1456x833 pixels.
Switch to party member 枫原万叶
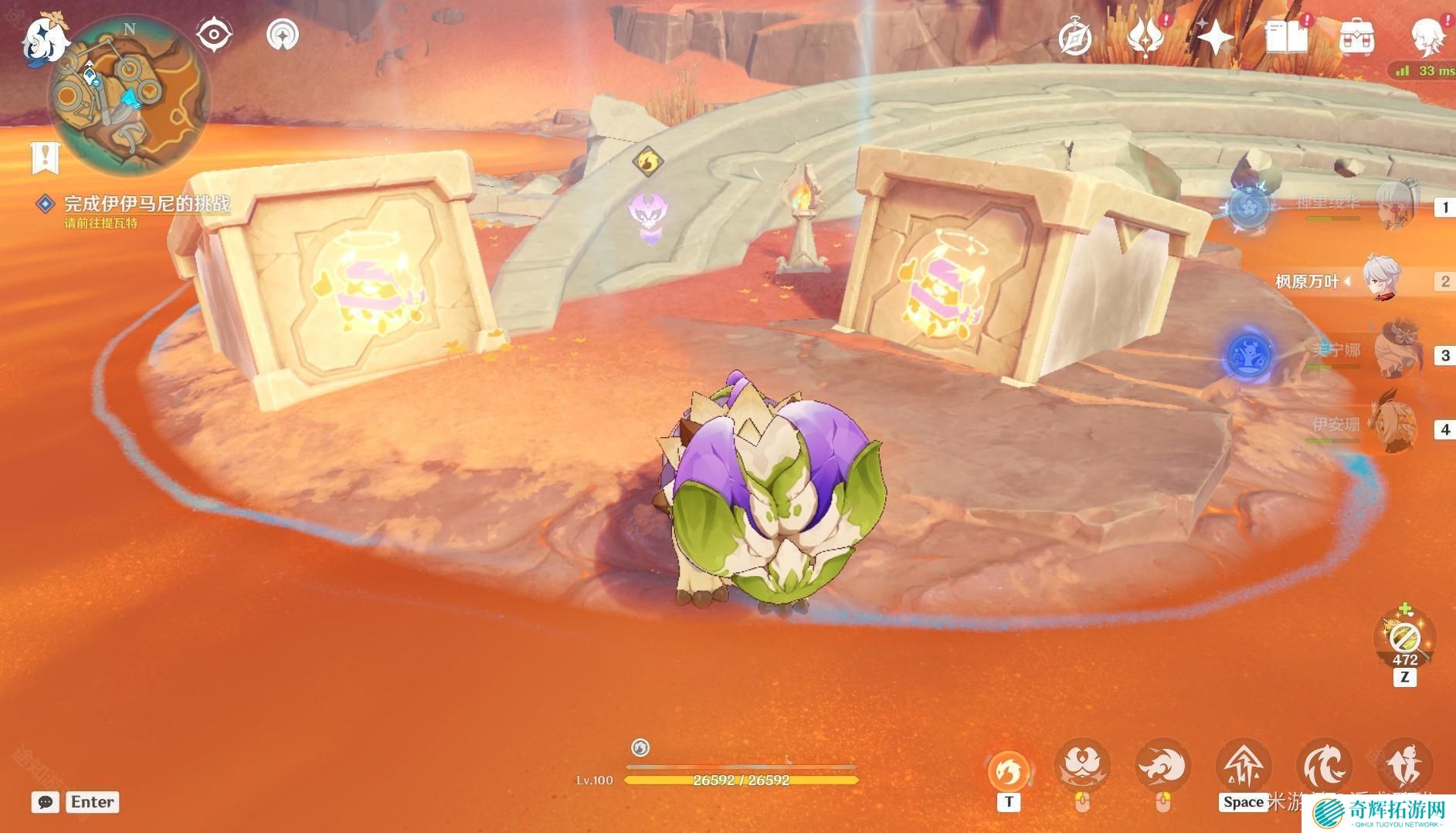pos(1381,279)
